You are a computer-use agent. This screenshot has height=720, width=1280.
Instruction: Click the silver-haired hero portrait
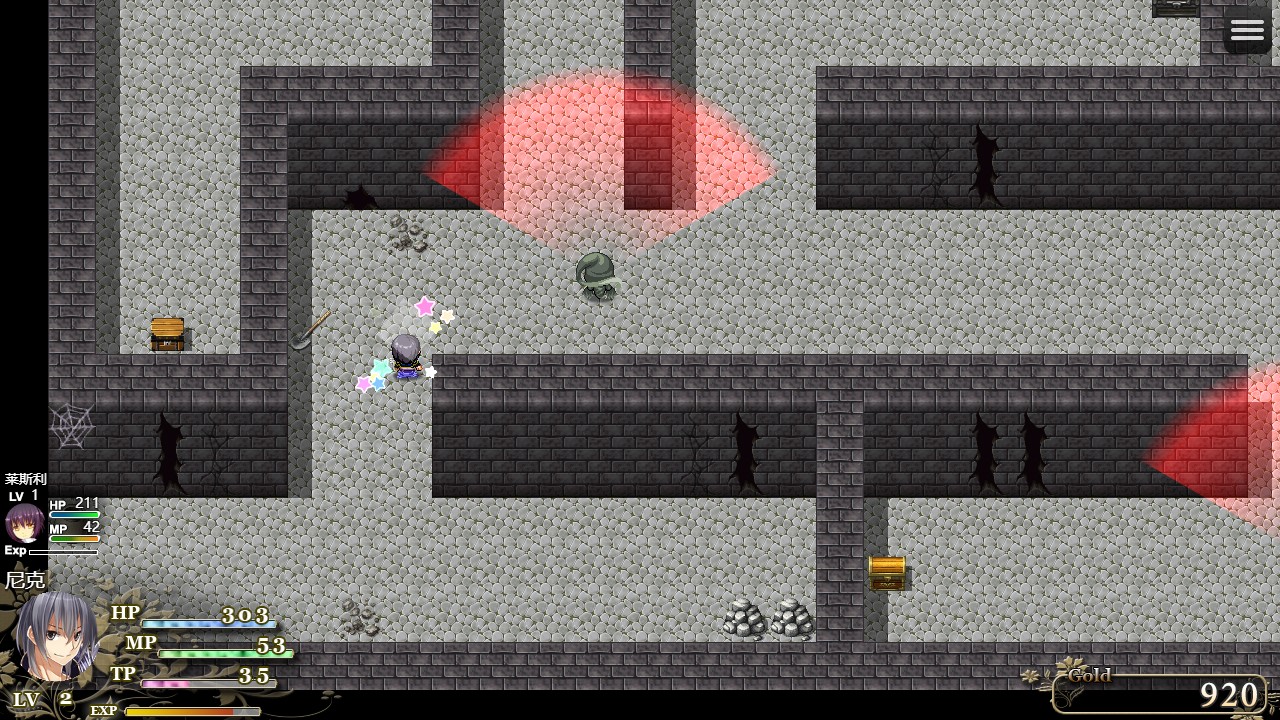(x=55, y=636)
